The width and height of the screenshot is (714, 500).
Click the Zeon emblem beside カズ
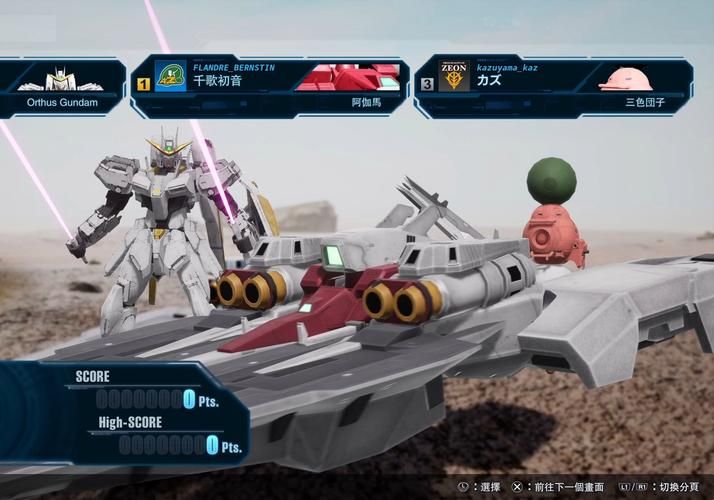tap(454, 78)
